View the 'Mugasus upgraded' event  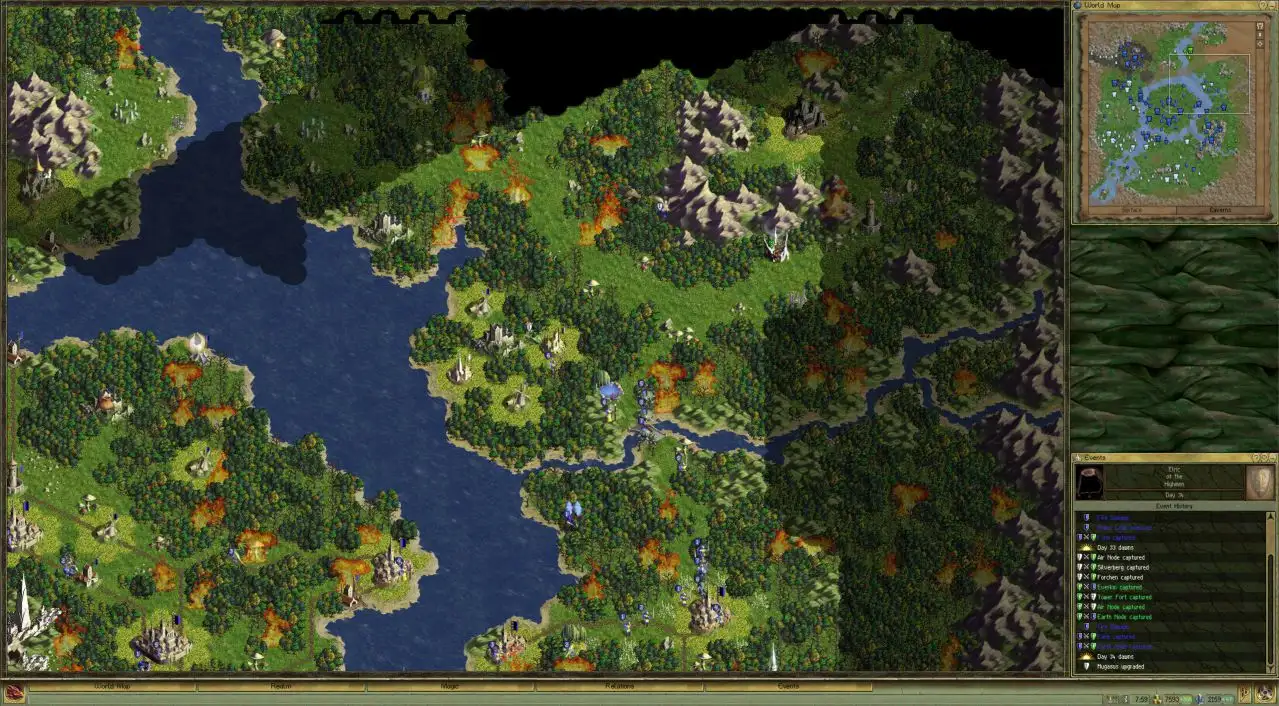point(1122,666)
